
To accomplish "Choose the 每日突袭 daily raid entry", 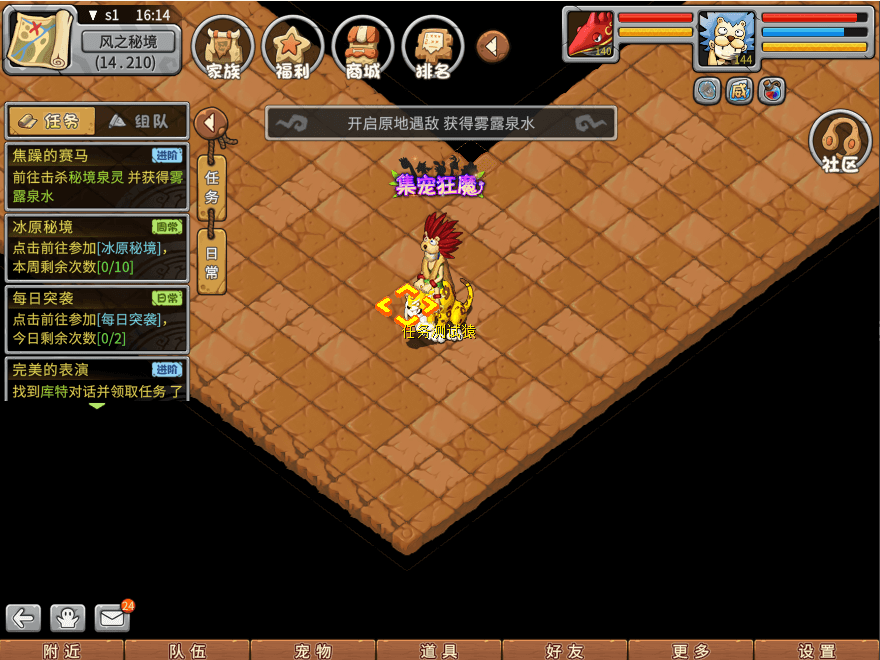I will (x=96, y=318).
